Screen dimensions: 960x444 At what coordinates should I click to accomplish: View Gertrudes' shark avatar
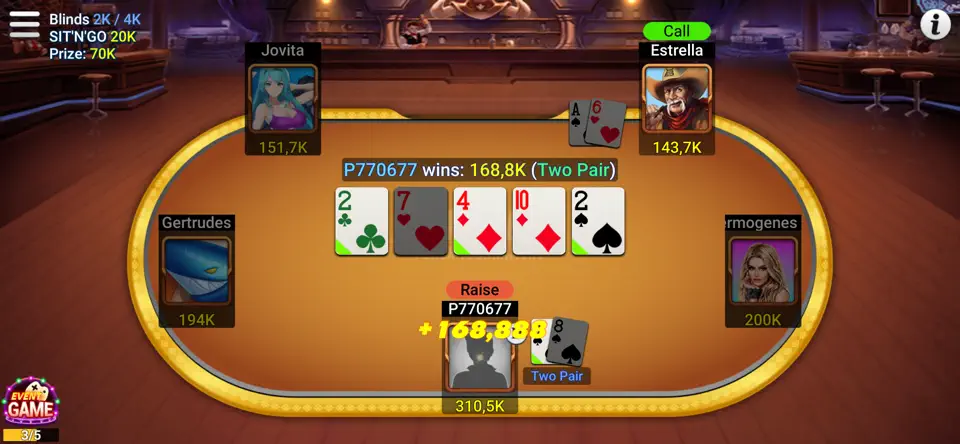tap(197, 270)
